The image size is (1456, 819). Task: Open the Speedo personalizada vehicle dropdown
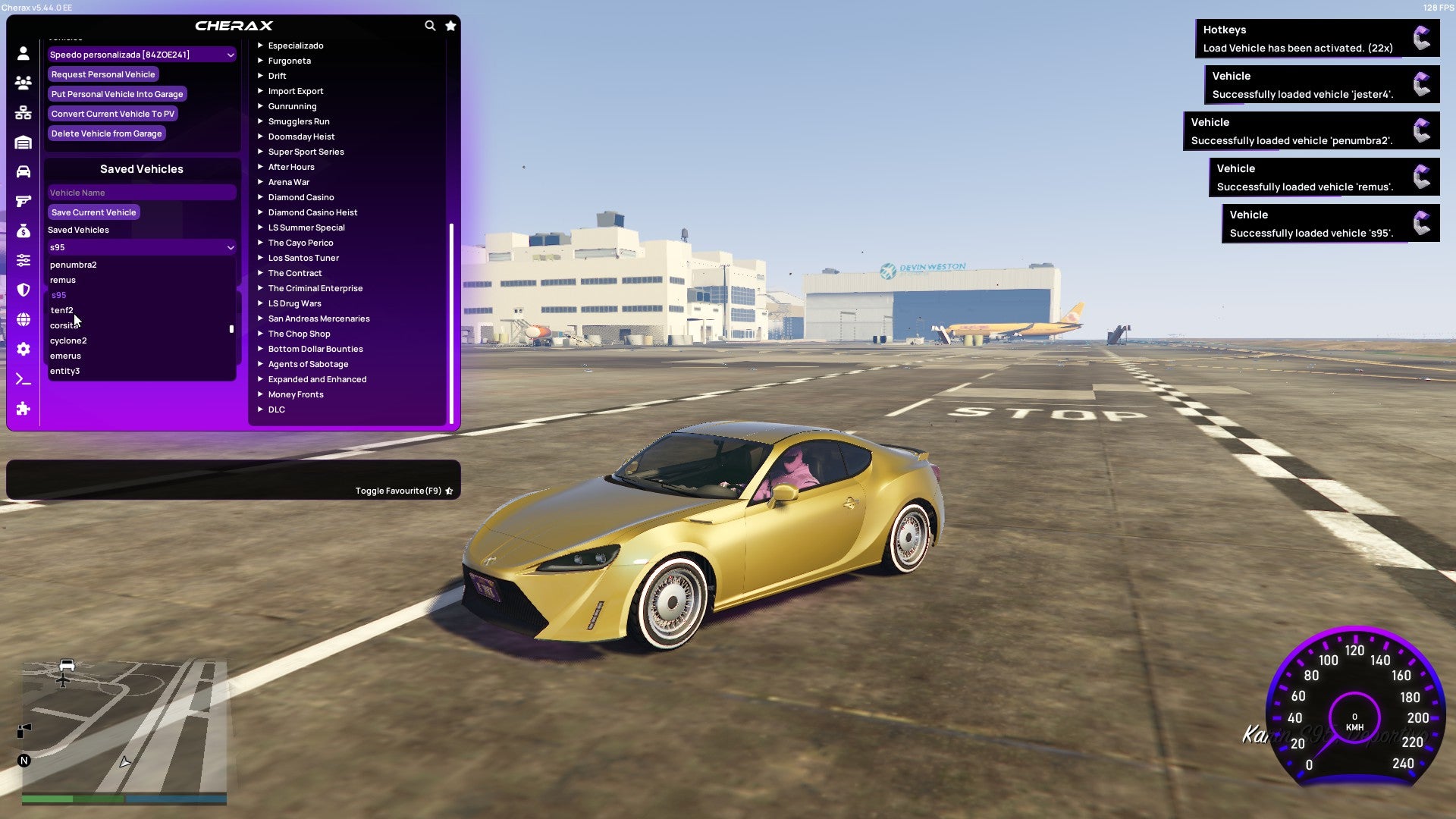[141, 55]
